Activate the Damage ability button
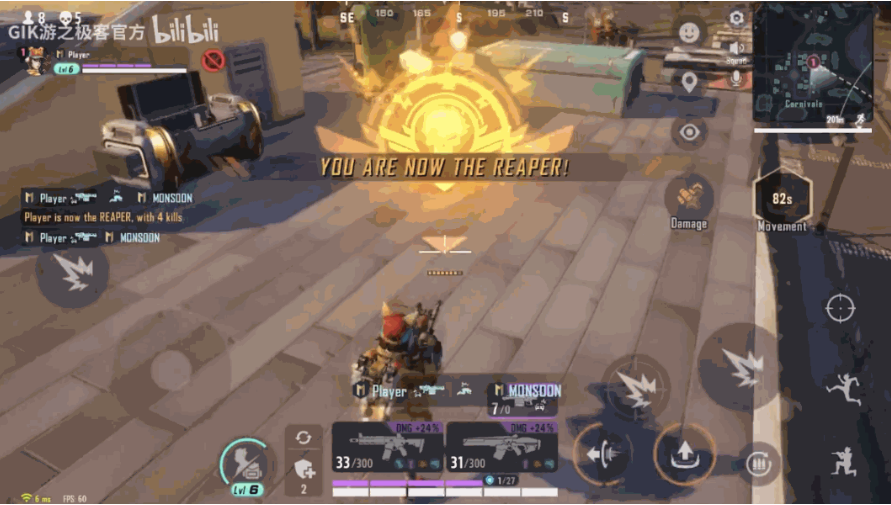Viewport: 891px width, 505px height. tap(689, 196)
